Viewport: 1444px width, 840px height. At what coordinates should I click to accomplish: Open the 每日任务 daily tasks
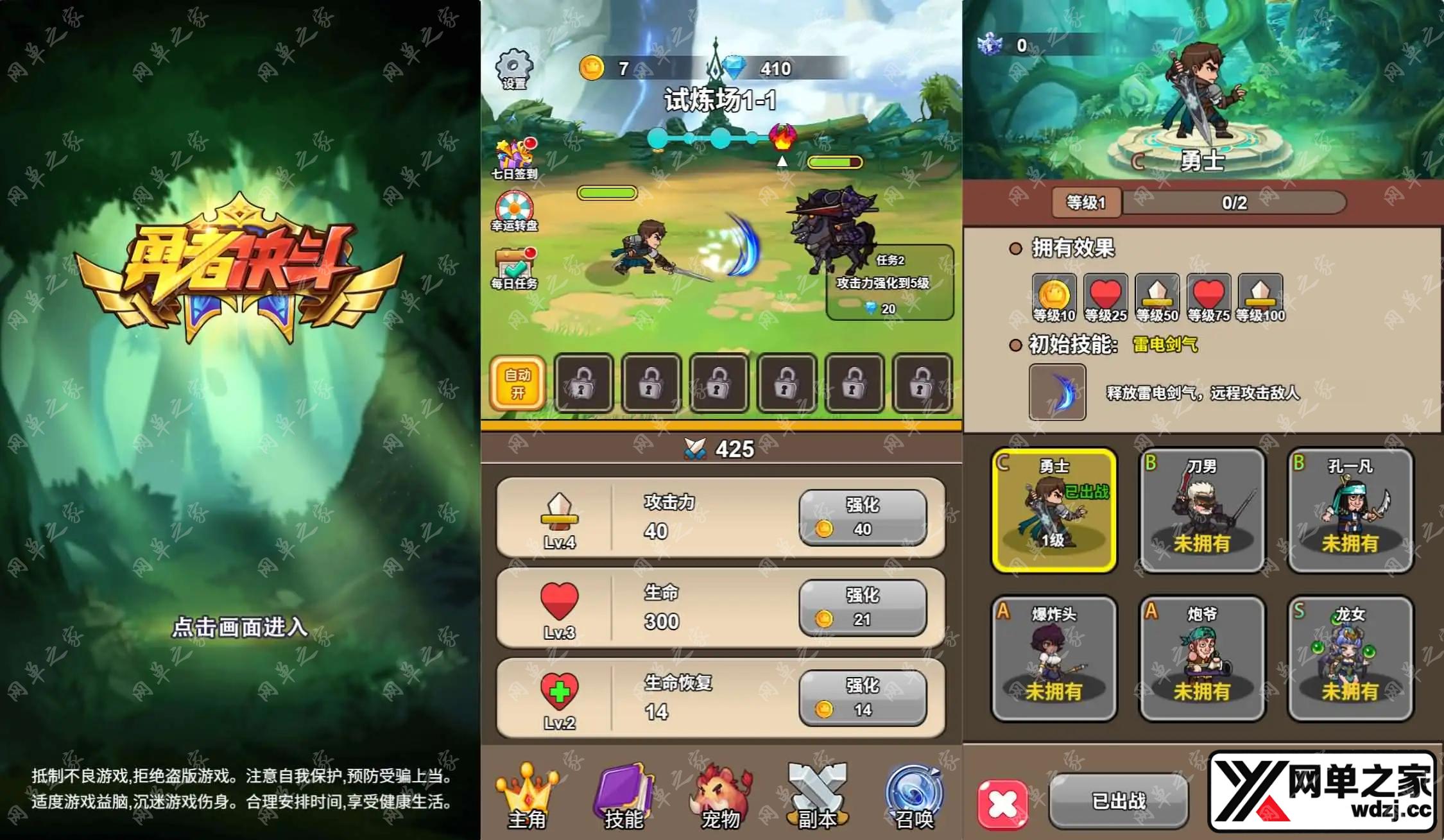point(514,268)
